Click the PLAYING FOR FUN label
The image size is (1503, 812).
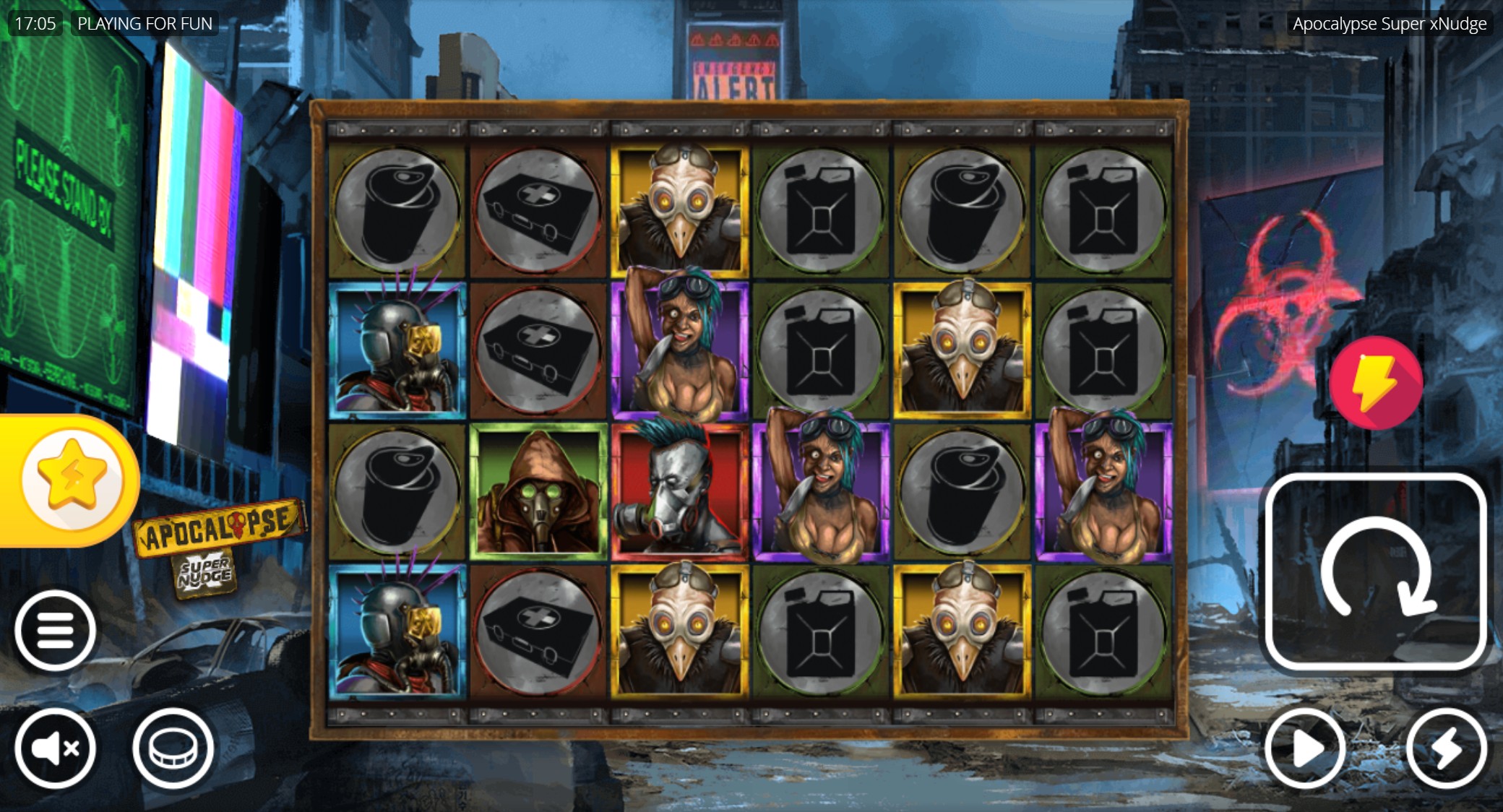pos(145,22)
